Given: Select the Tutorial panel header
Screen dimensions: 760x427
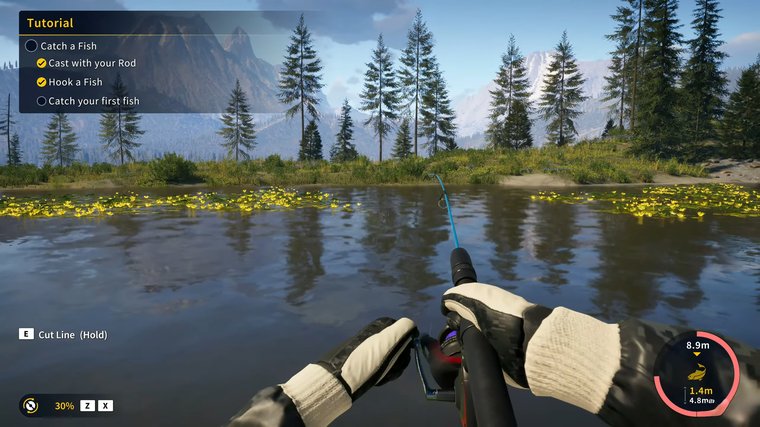Looking at the screenshot, I should point(50,23).
